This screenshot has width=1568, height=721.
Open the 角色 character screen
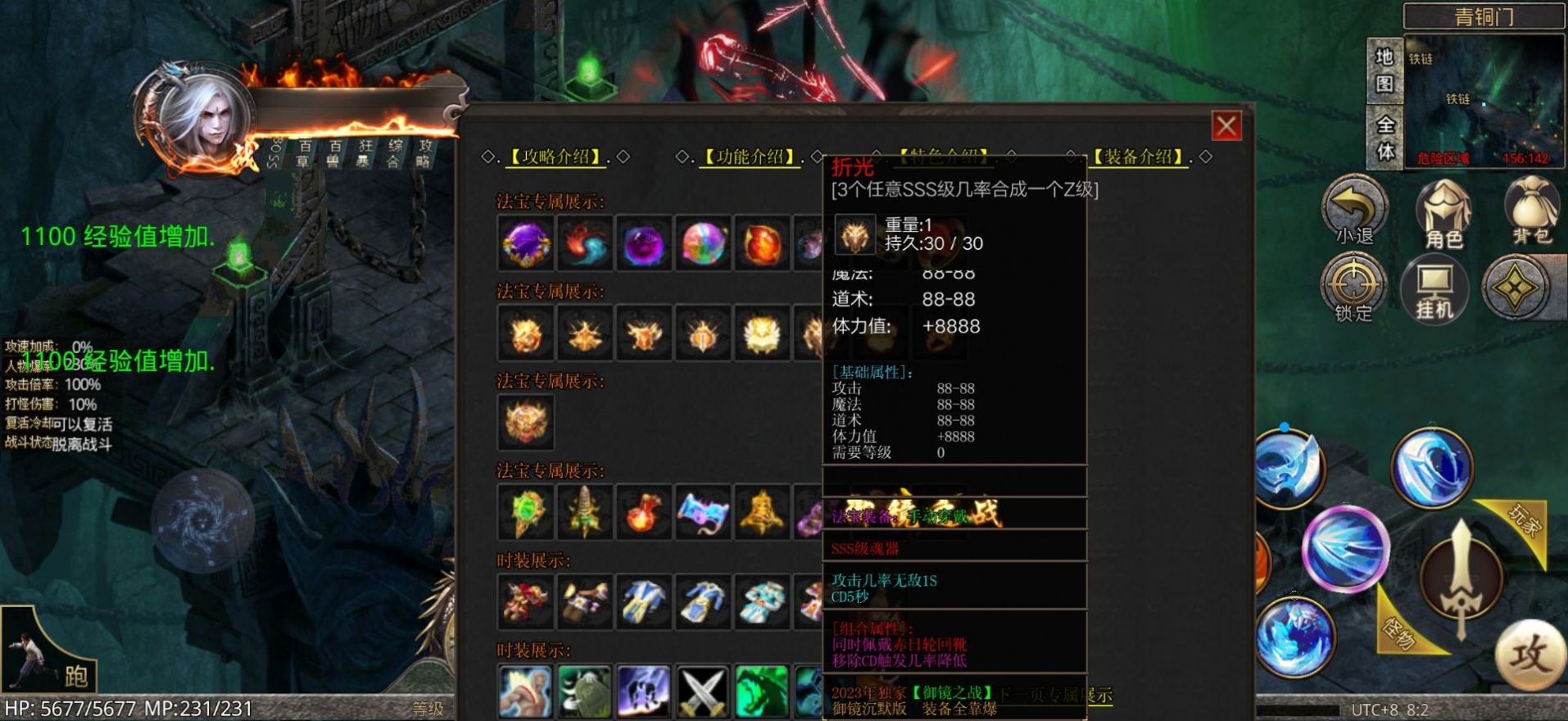coord(1443,215)
